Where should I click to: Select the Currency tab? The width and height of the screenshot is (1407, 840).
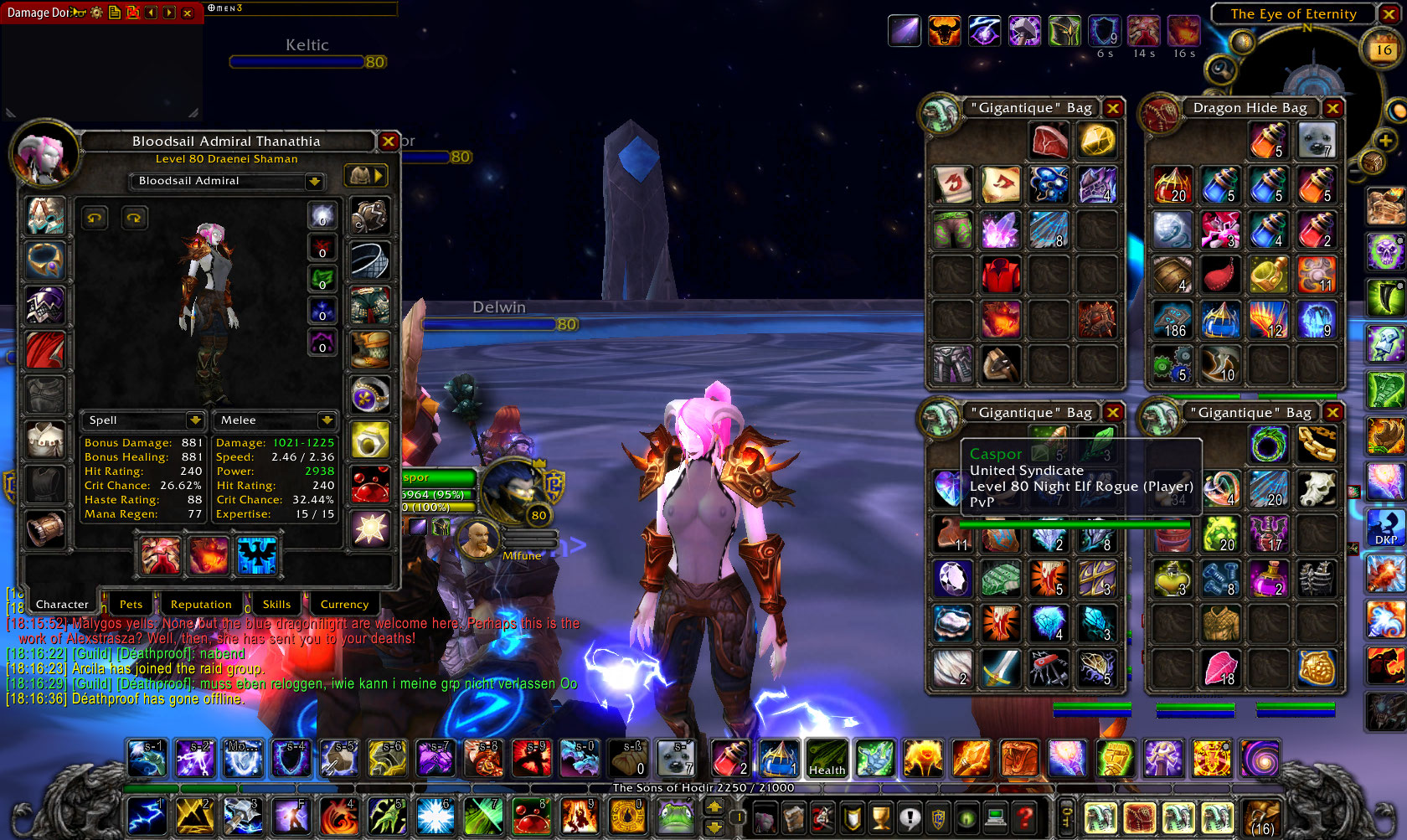[x=344, y=604]
